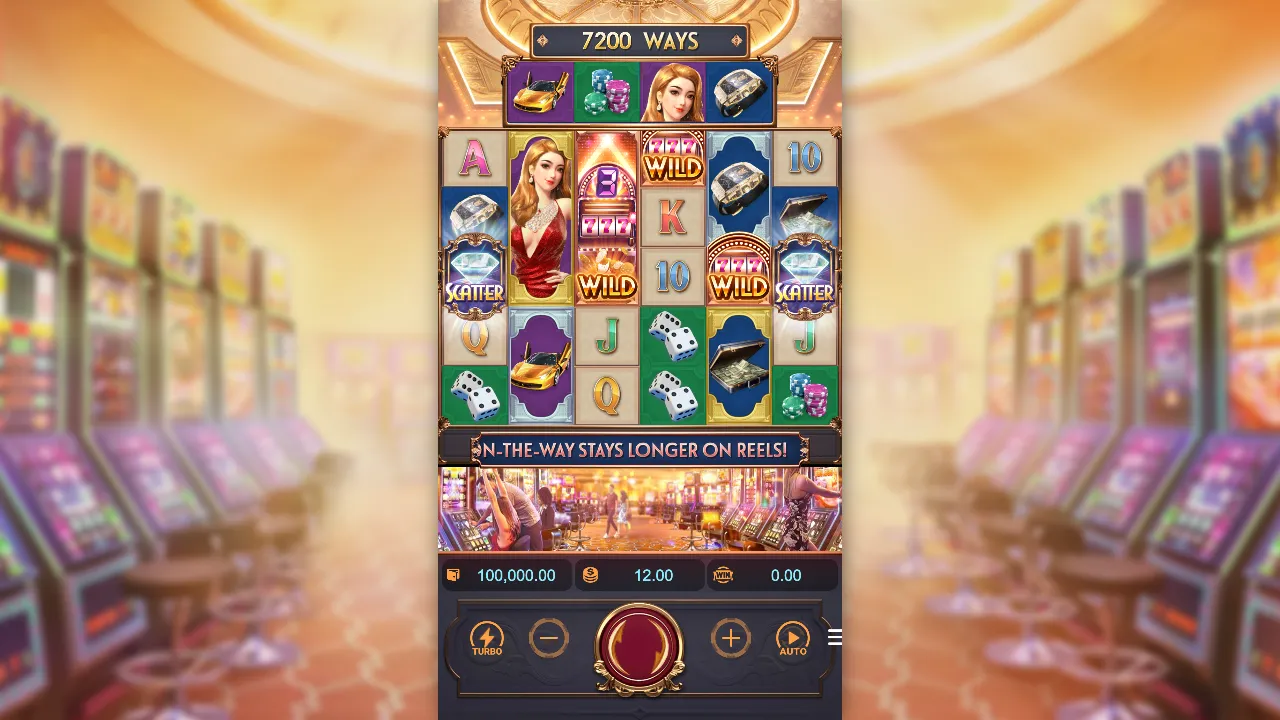
Task: Click the treasure chest symbol on the reels
Action: click(x=739, y=370)
